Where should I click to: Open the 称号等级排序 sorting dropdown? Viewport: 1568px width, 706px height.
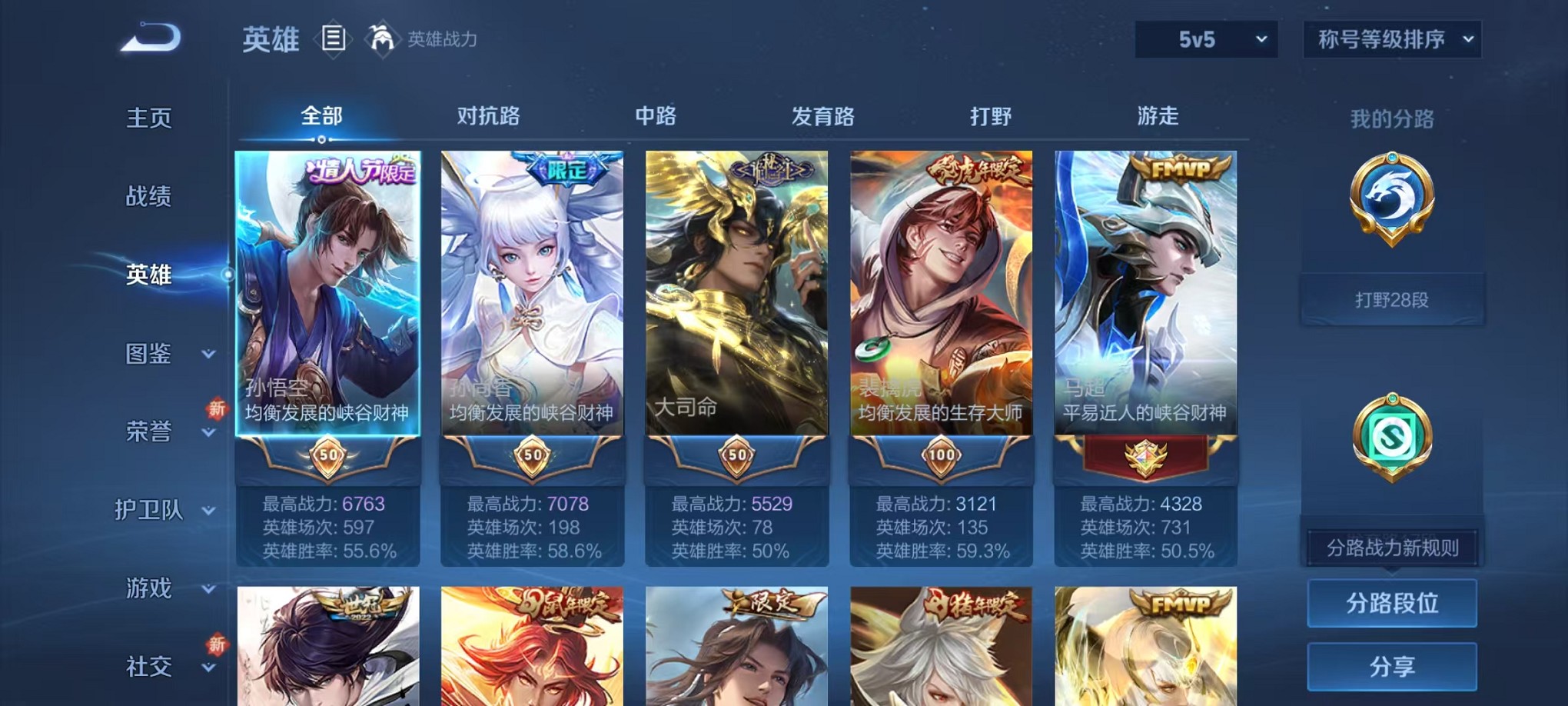tap(1393, 38)
